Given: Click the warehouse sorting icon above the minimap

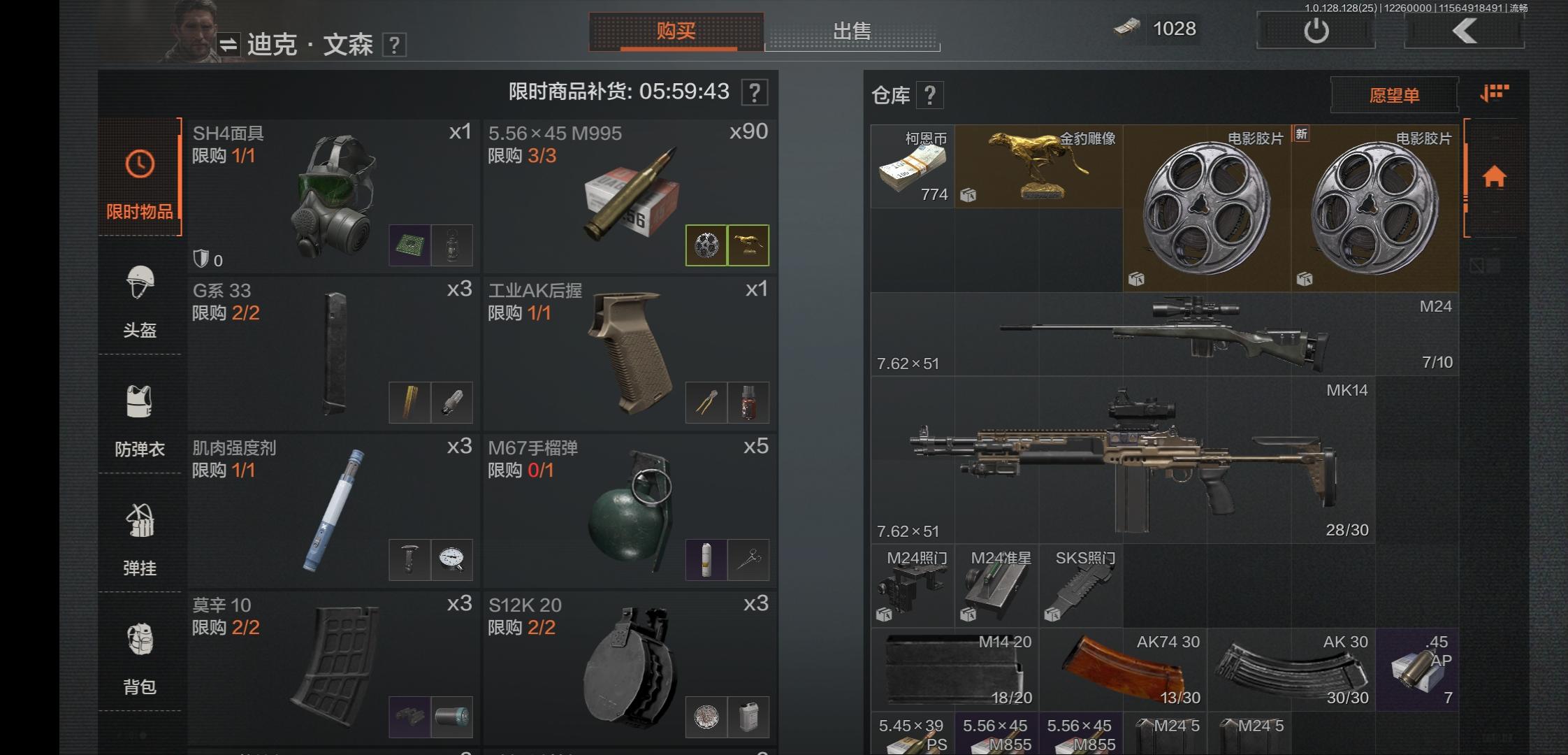Looking at the screenshot, I should (1494, 93).
